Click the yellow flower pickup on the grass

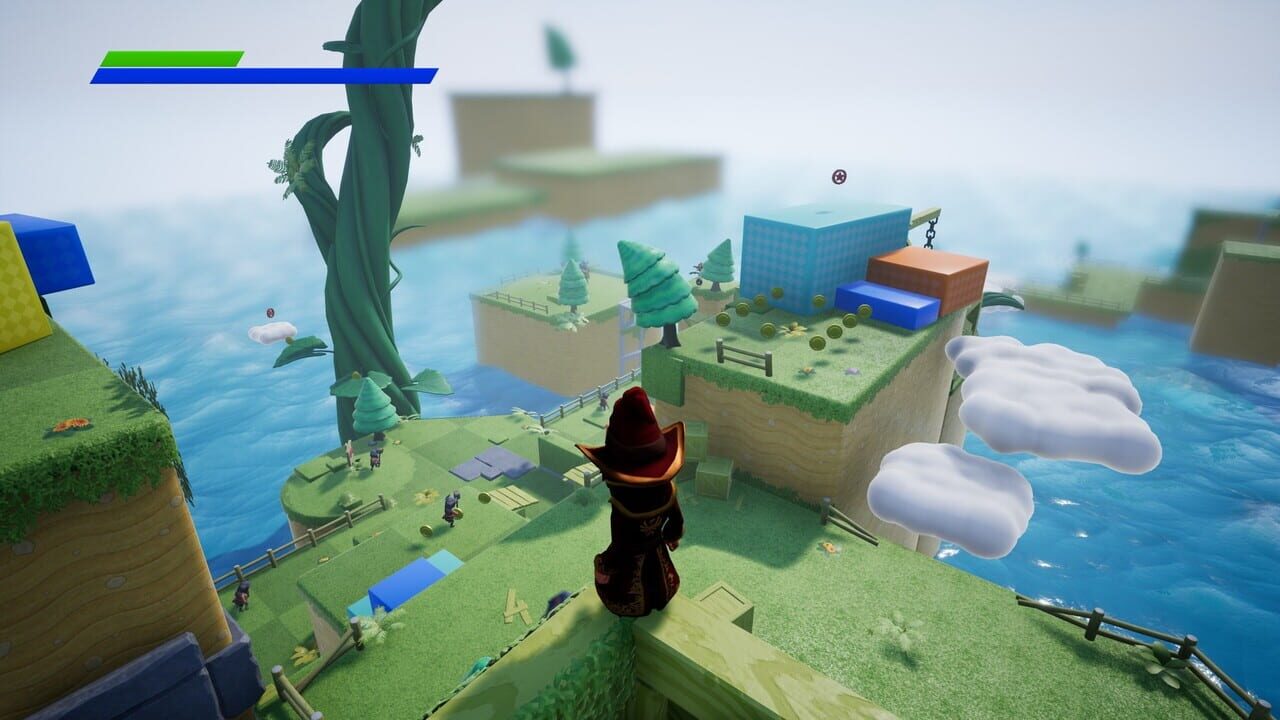[x=793, y=329]
